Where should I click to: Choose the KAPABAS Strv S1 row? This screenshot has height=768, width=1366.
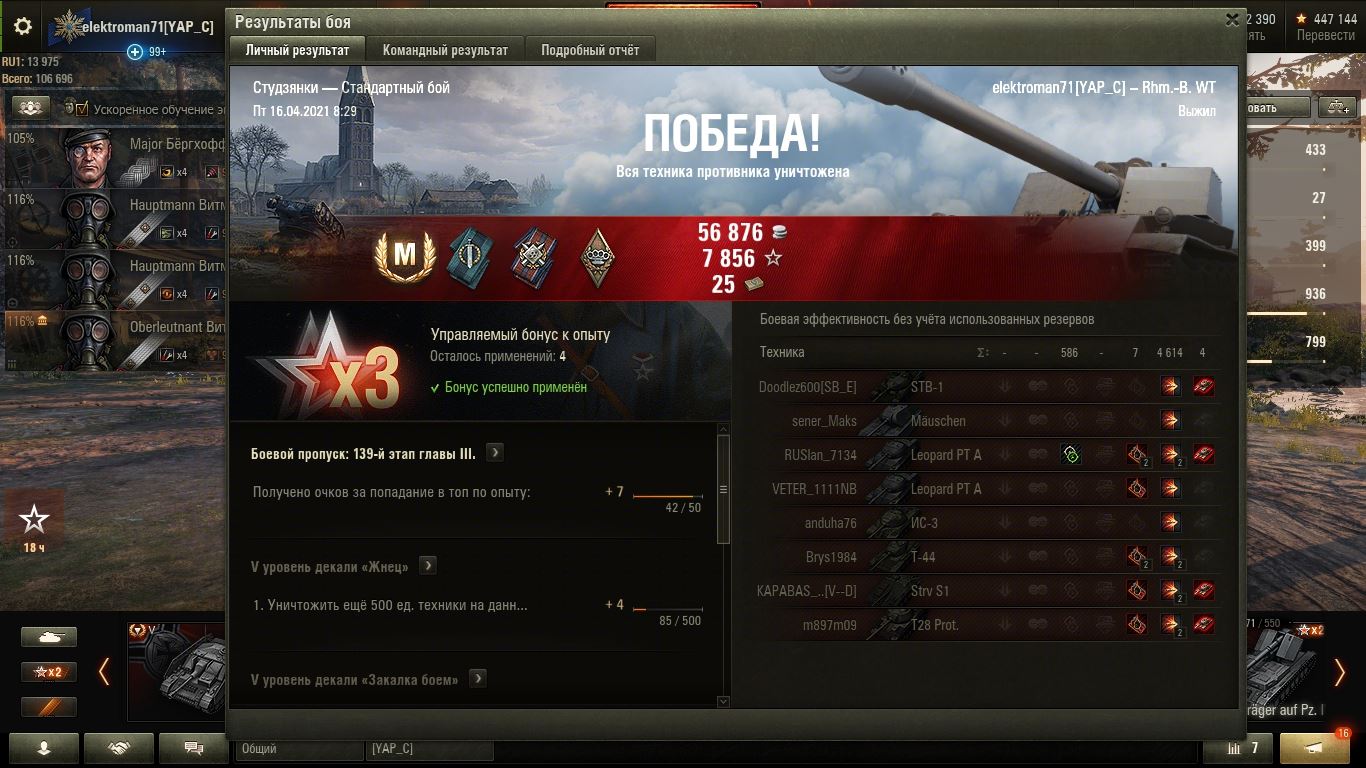985,591
